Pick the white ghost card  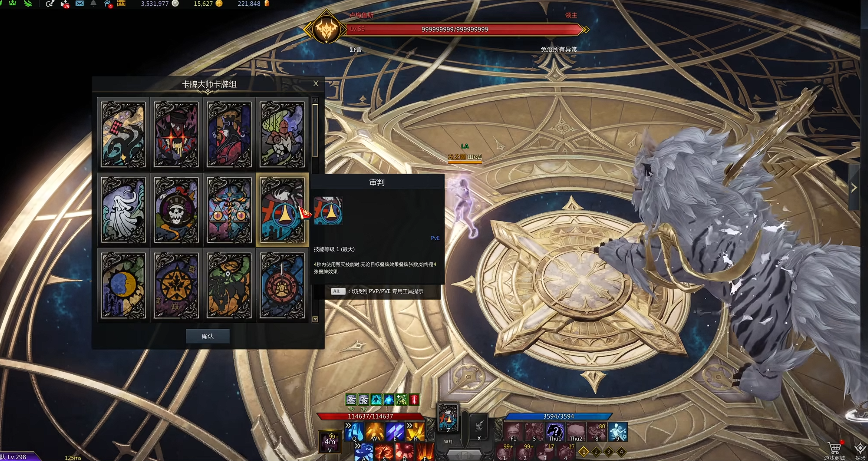click(x=123, y=208)
